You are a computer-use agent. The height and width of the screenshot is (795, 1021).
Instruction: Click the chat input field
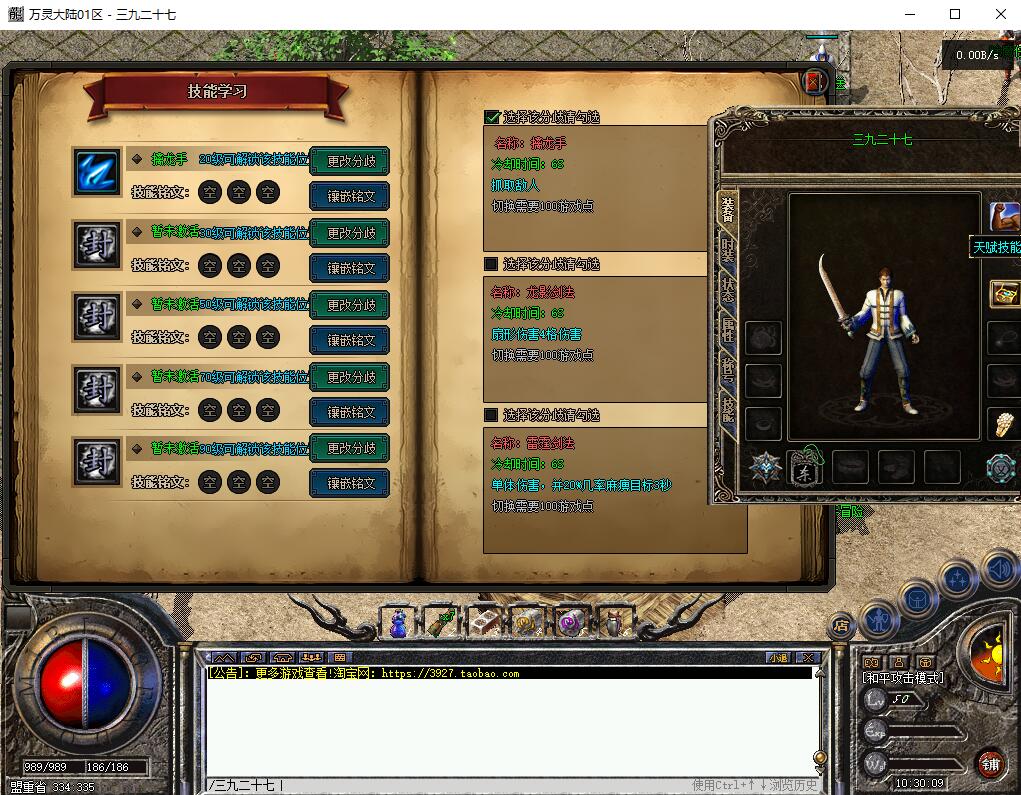tap(450, 786)
